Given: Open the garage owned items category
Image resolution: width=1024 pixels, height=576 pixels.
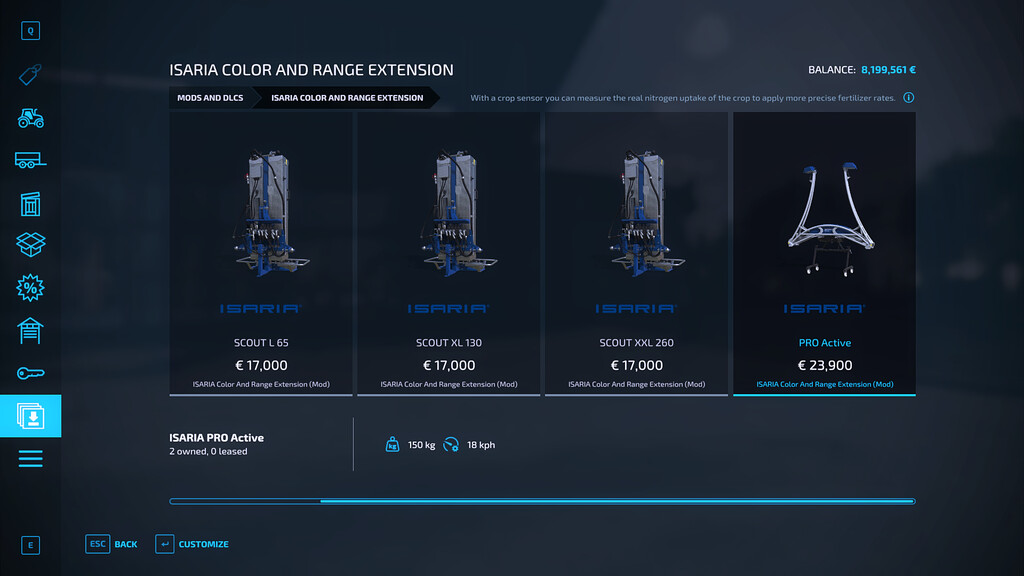Looking at the screenshot, I should coord(30,330).
